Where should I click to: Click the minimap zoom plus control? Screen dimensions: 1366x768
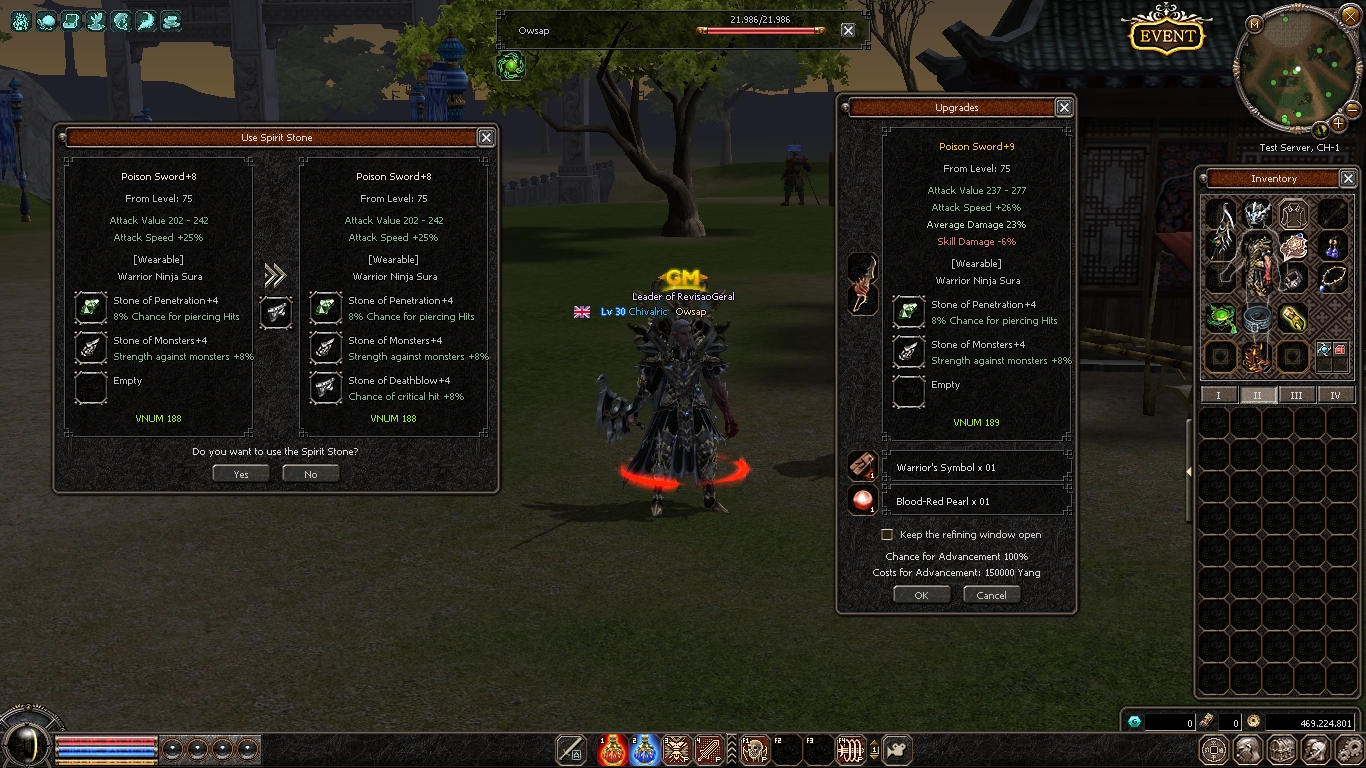pyautogui.click(x=1339, y=123)
